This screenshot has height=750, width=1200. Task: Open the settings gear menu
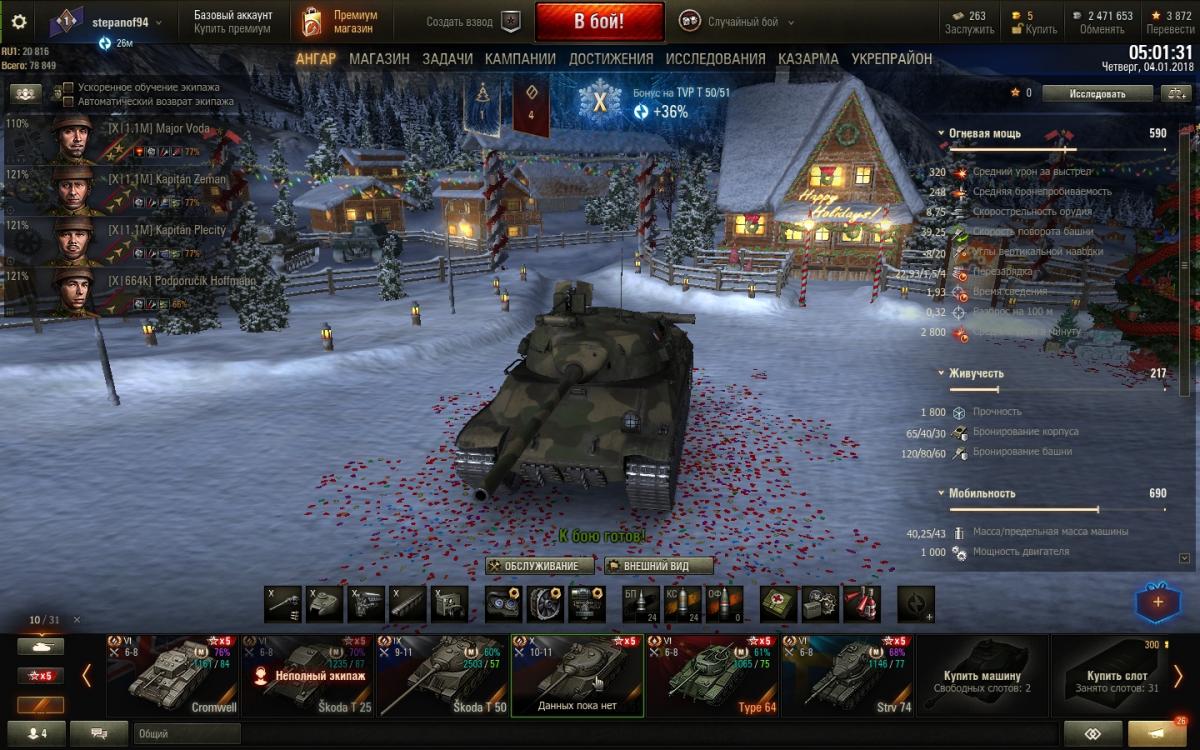click(x=19, y=21)
